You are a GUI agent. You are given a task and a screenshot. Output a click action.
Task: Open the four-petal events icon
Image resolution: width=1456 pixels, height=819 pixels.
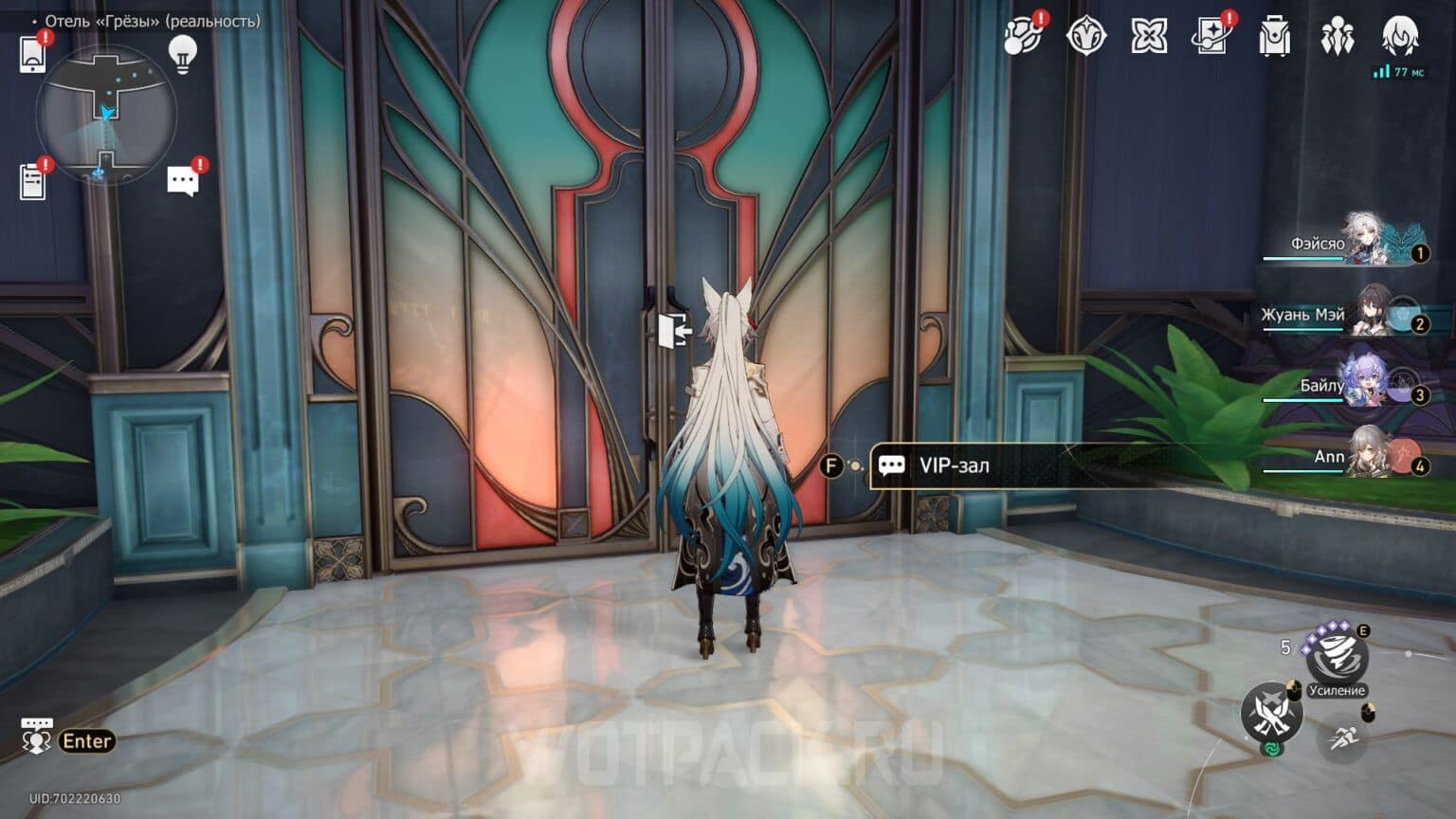pos(1150,36)
